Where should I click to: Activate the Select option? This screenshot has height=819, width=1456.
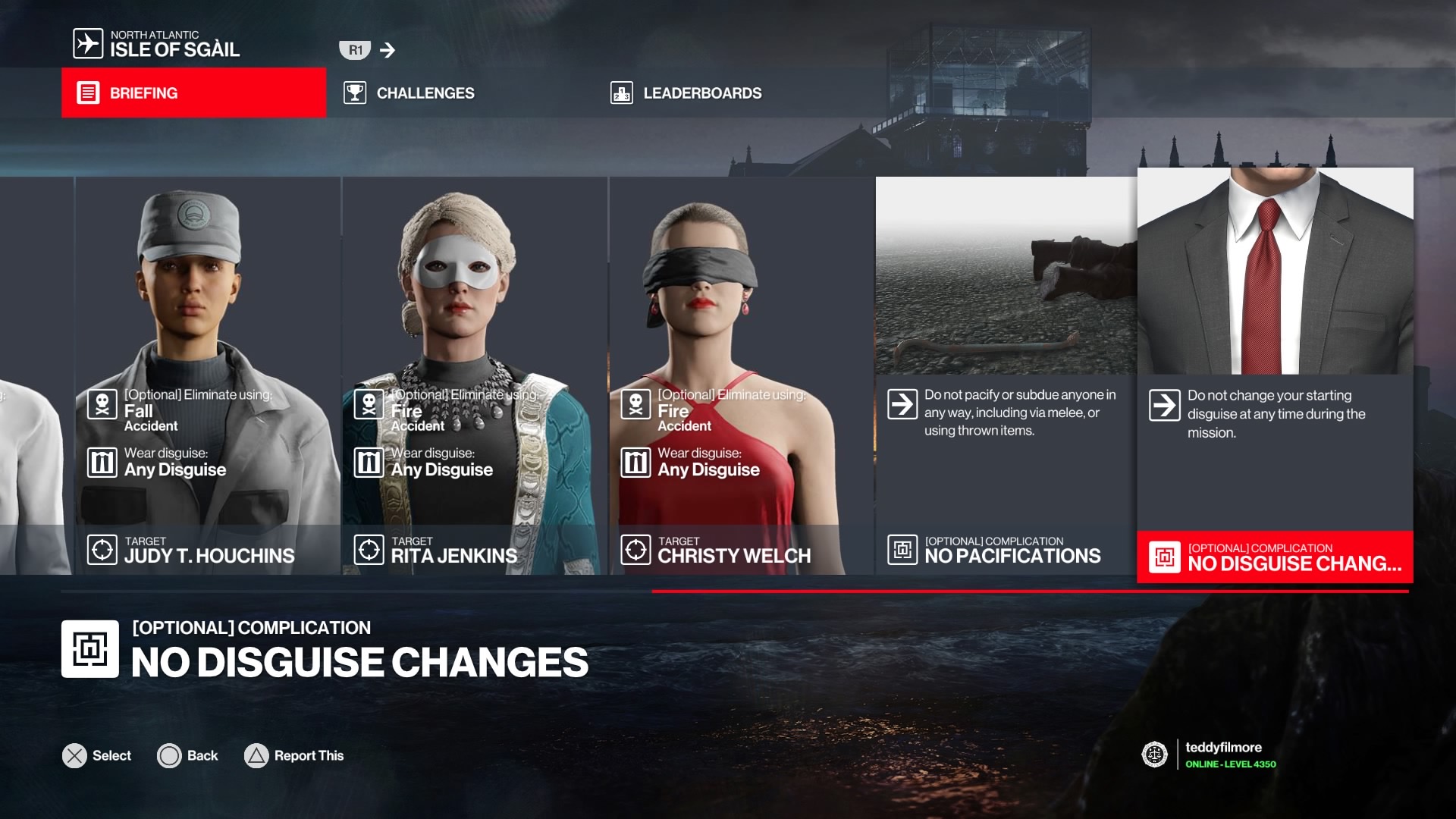[97, 755]
